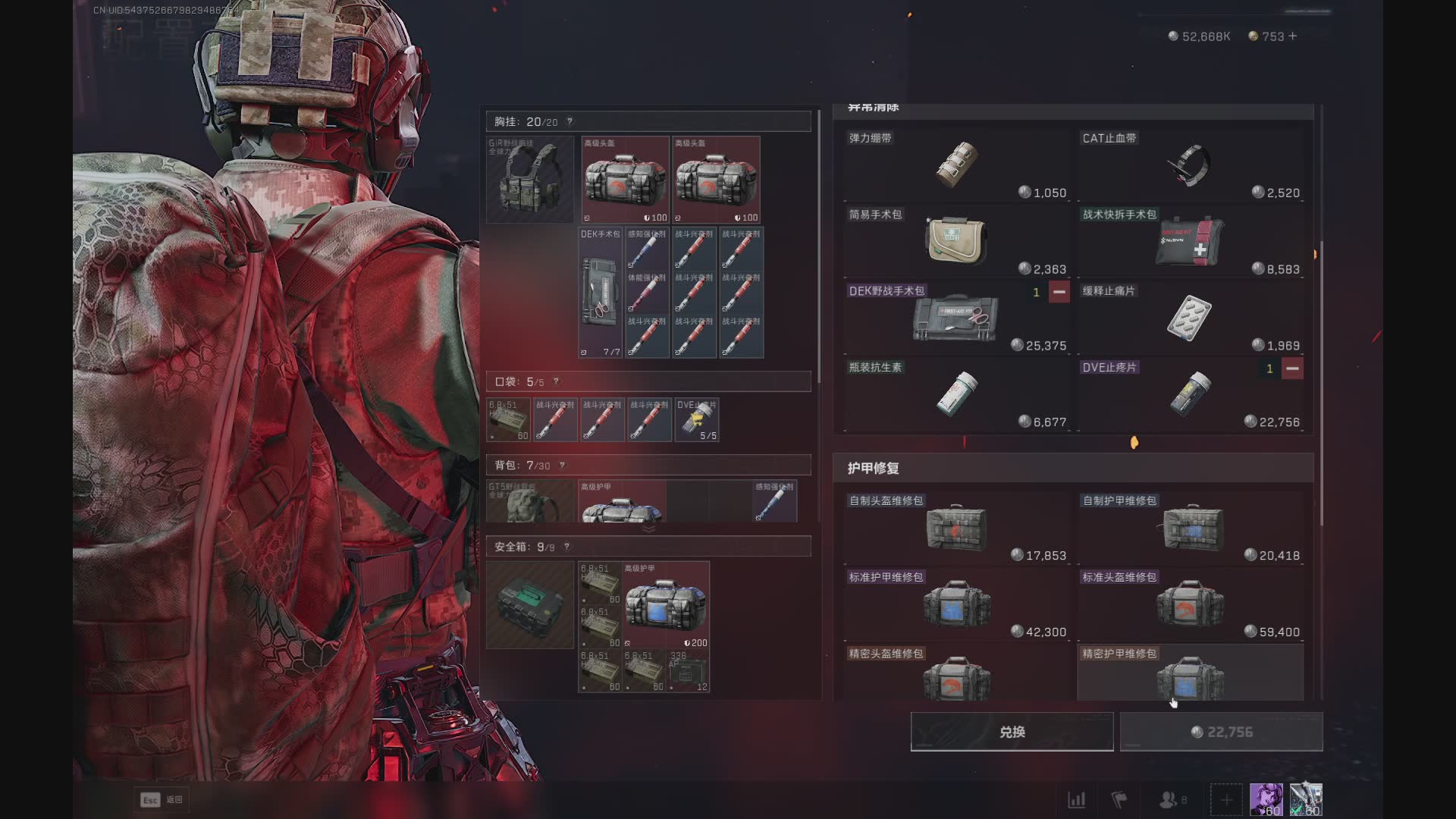
Task: Select the 弹力绷带 bandage item
Action: coord(955,165)
